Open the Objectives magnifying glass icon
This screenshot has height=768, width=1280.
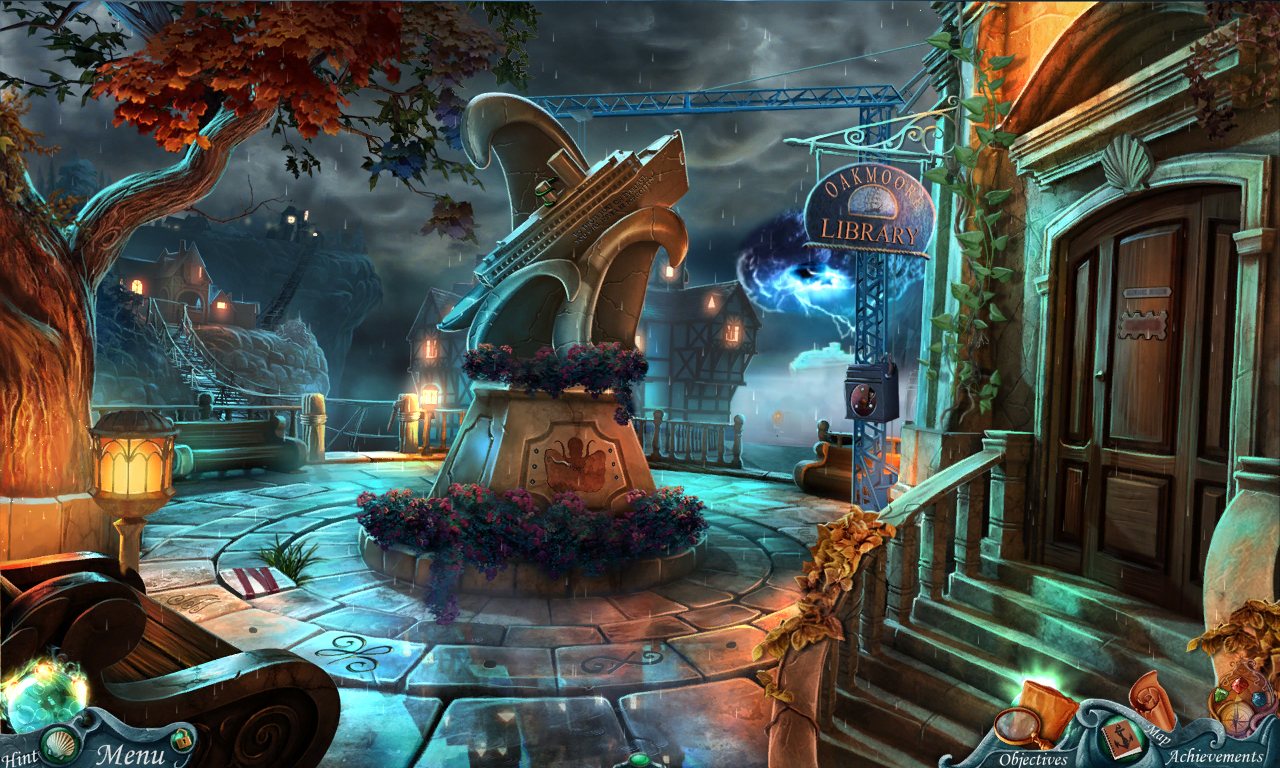coord(1017,727)
